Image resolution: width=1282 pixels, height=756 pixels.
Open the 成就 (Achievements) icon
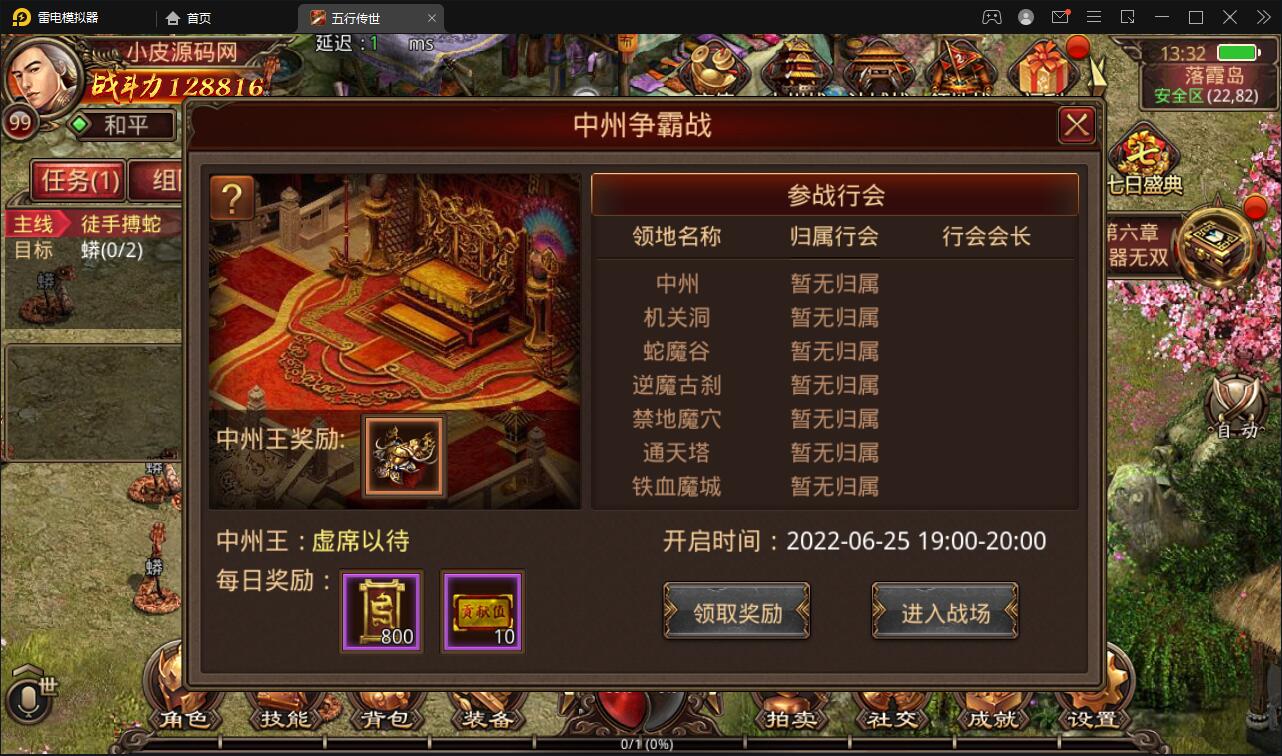993,718
